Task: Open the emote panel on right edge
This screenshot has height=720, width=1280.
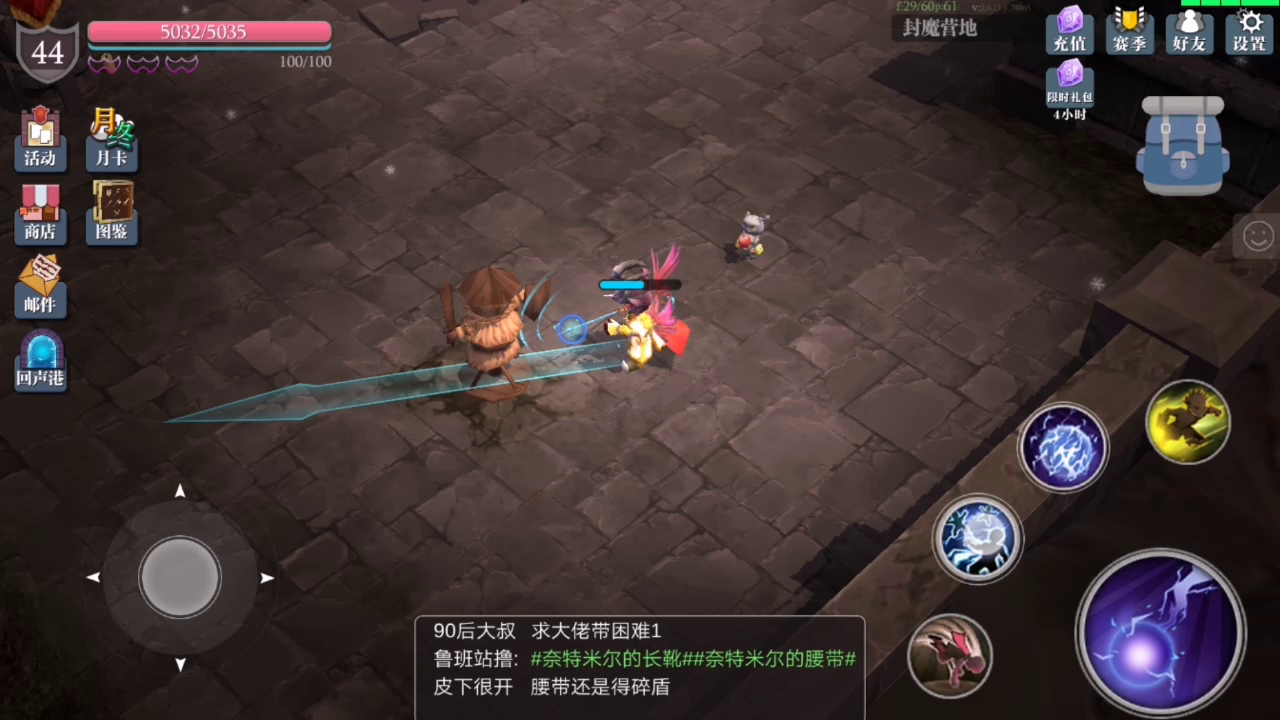Action: tap(1258, 236)
